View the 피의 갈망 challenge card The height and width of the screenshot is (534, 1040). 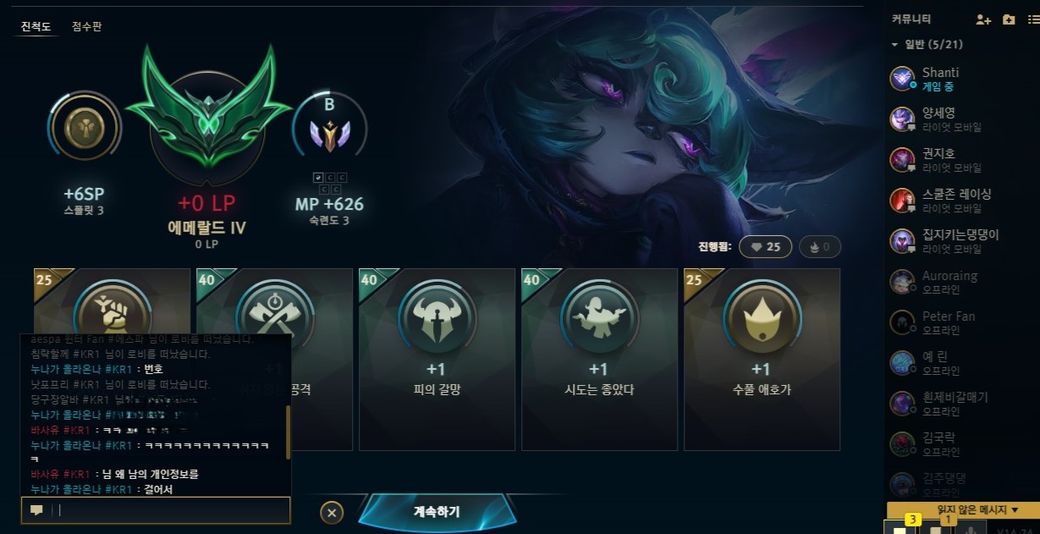(437, 358)
